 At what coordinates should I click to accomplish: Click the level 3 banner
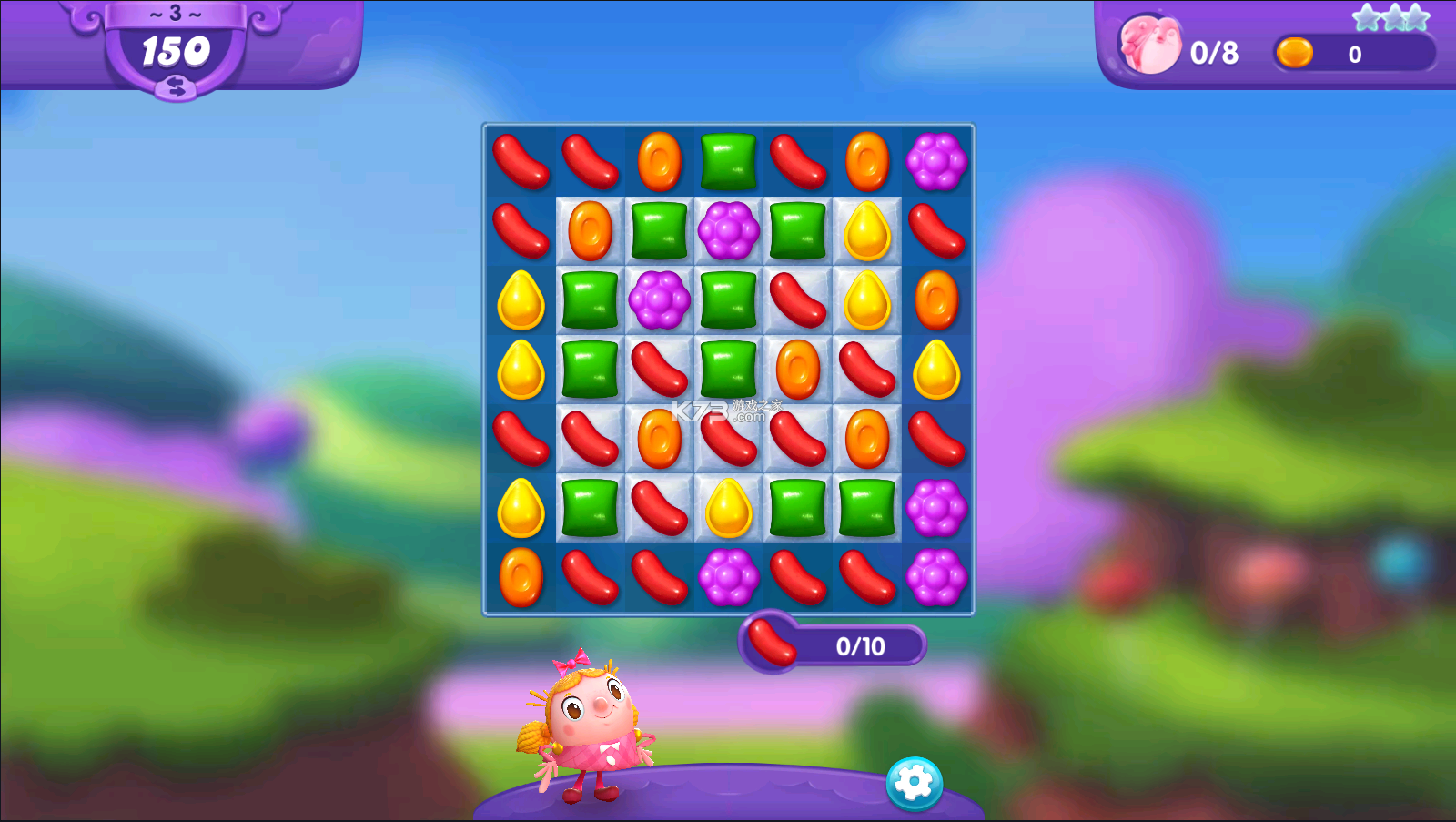coord(176,12)
